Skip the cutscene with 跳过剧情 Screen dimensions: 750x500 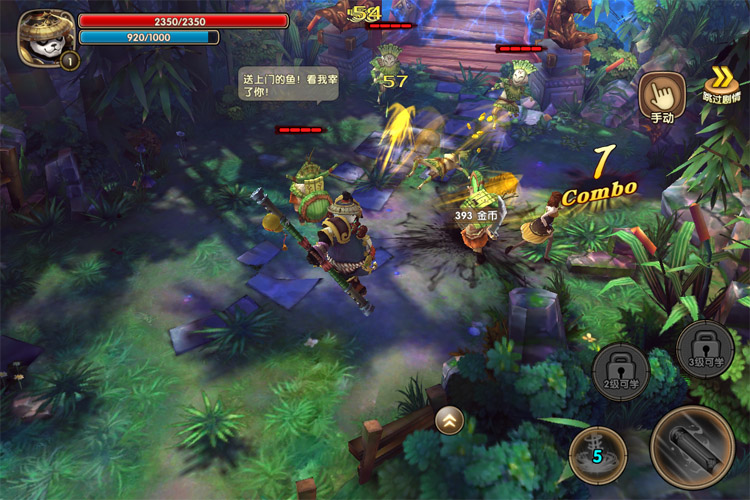click(x=720, y=86)
